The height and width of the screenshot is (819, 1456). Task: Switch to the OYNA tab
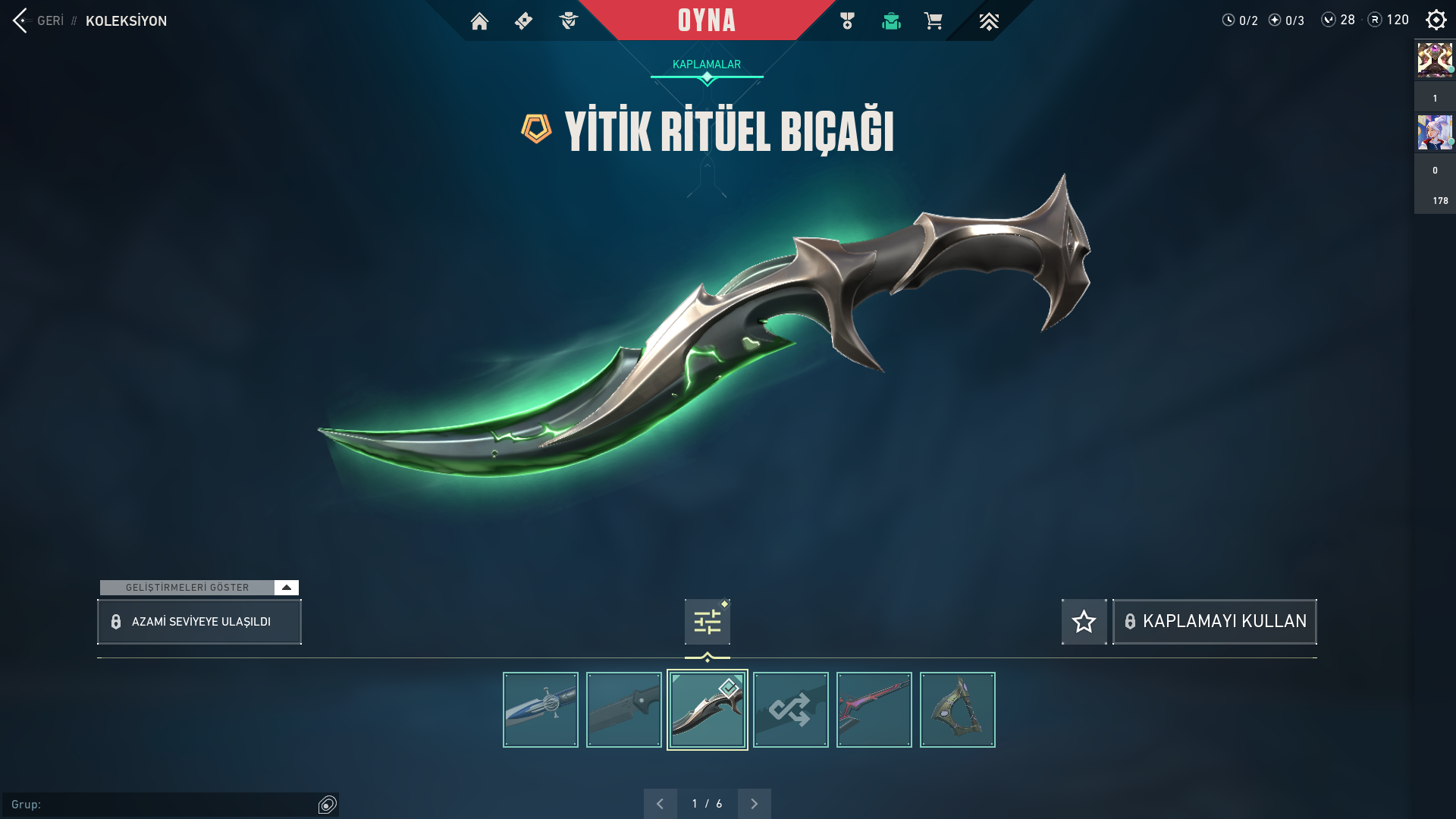pyautogui.click(x=707, y=20)
